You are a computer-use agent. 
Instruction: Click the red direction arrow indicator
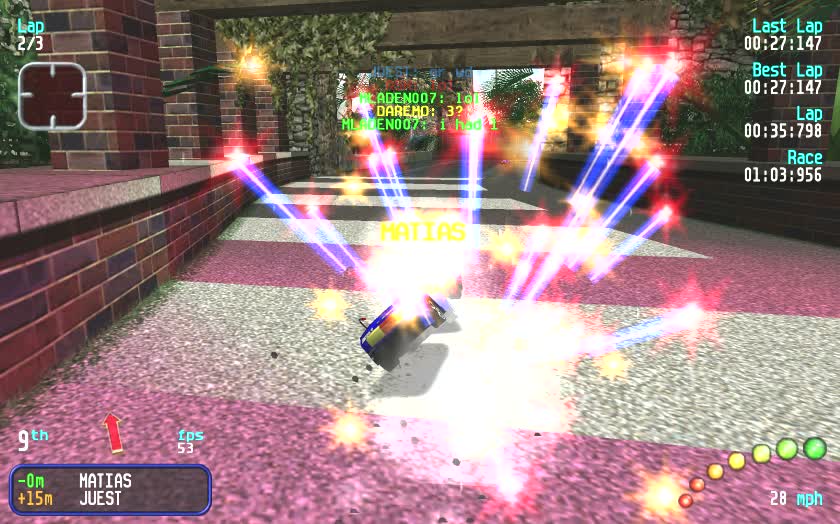point(113,432)
